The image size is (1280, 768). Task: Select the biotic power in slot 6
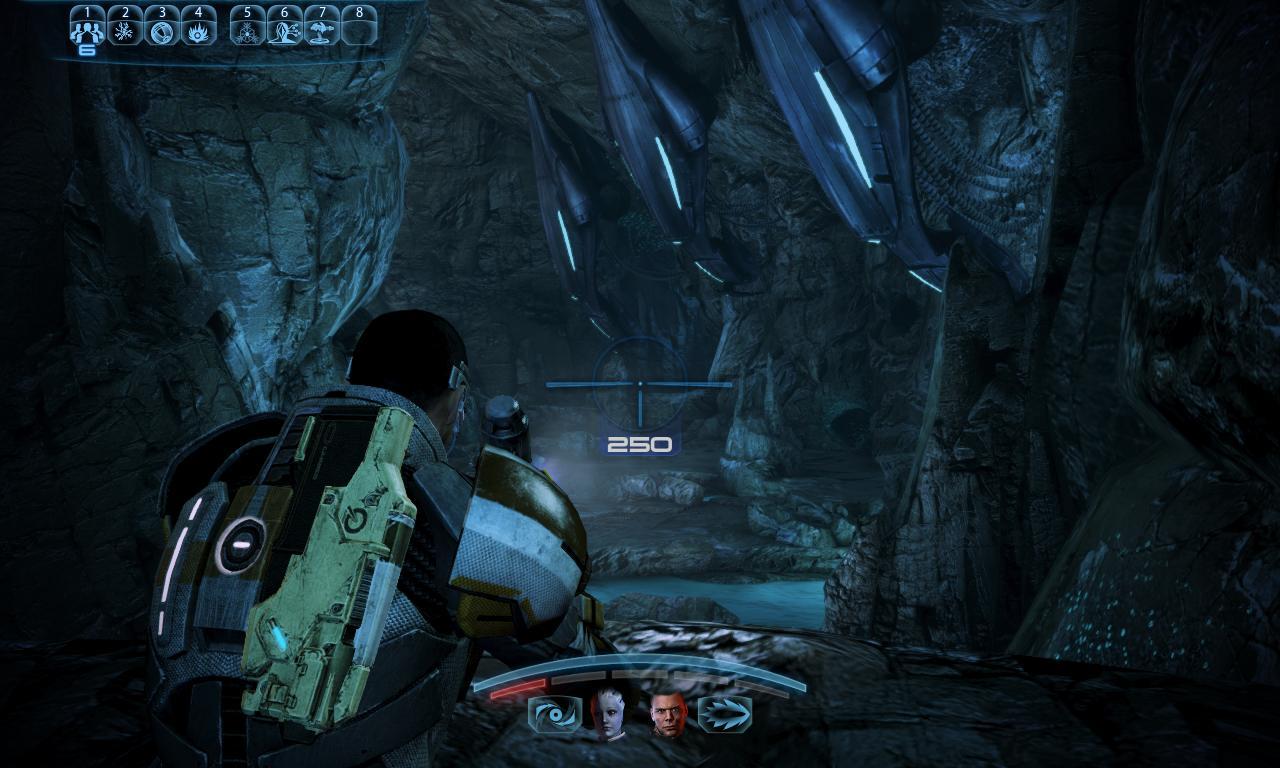coord(286,28)
